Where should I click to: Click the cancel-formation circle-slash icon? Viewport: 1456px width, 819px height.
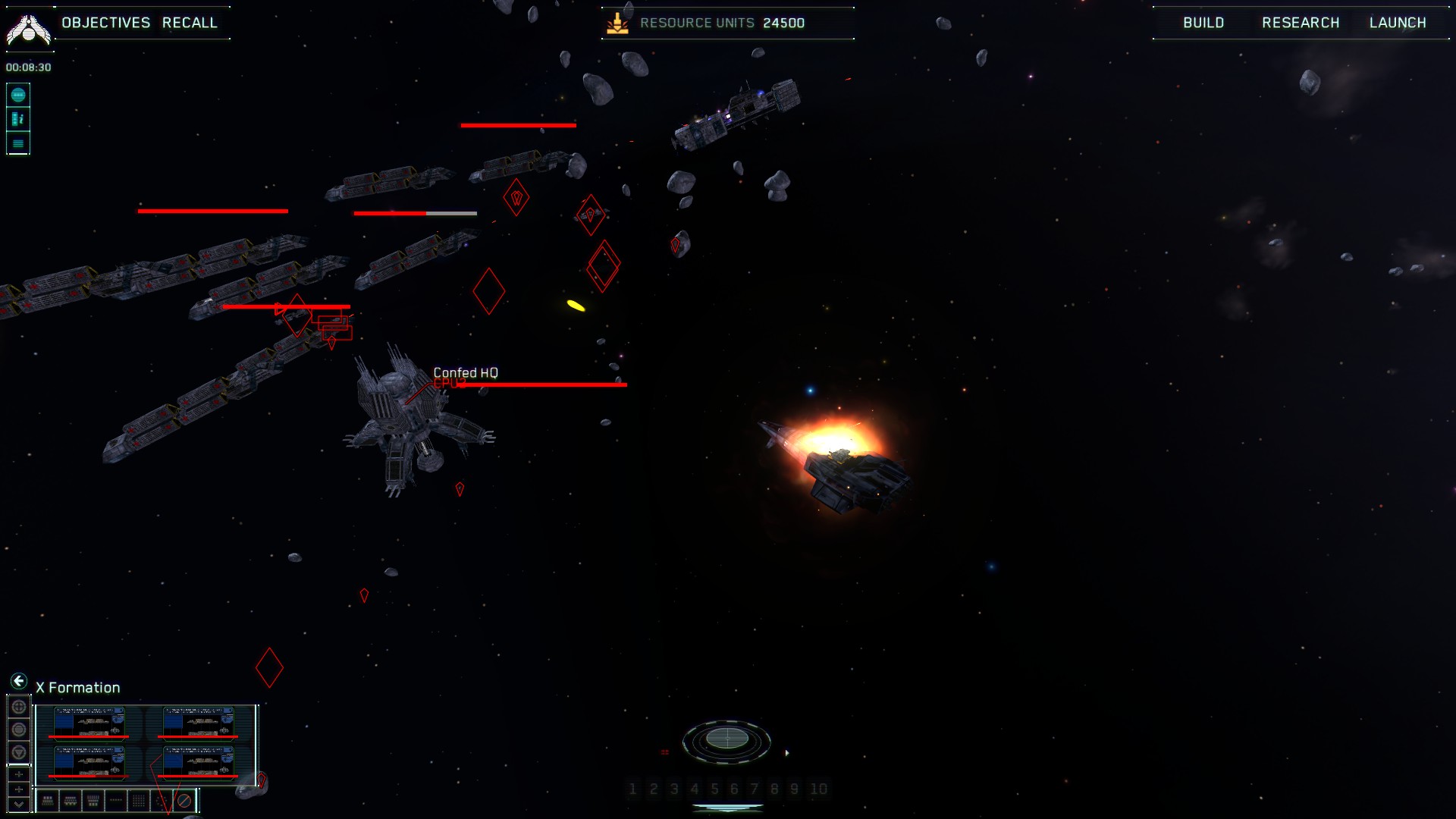[x=184, y=800]
